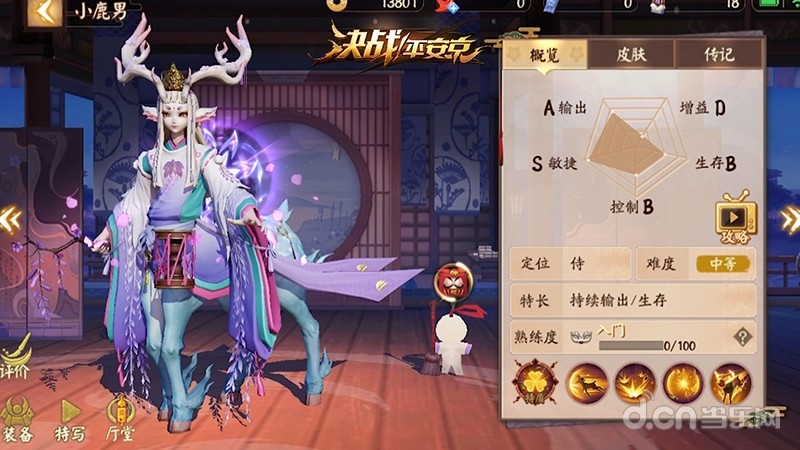
Task: Select the clover 特质 passive trait icon
Action: (x=536, y=383)
